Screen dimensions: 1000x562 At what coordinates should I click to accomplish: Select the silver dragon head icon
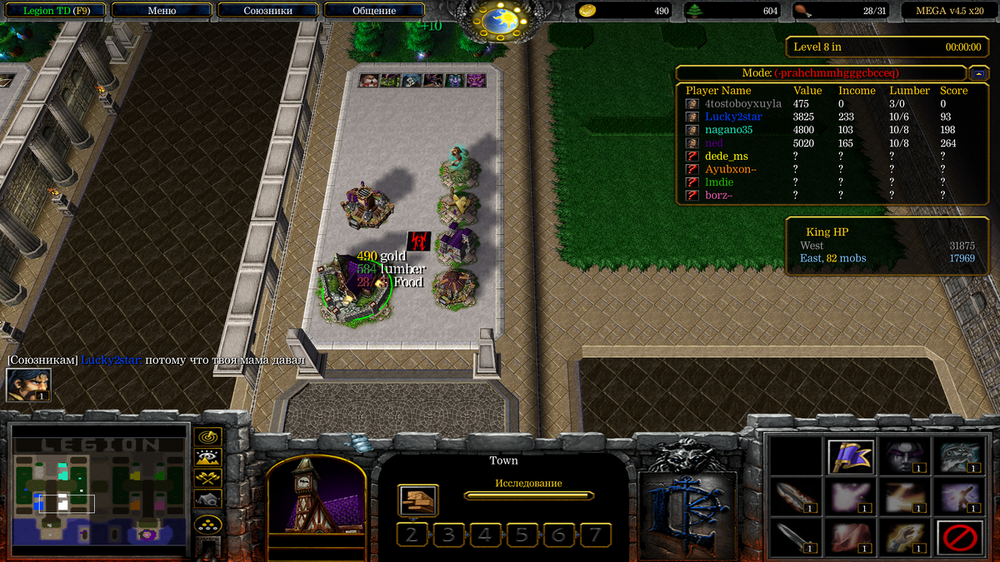(x=959, y=455)
